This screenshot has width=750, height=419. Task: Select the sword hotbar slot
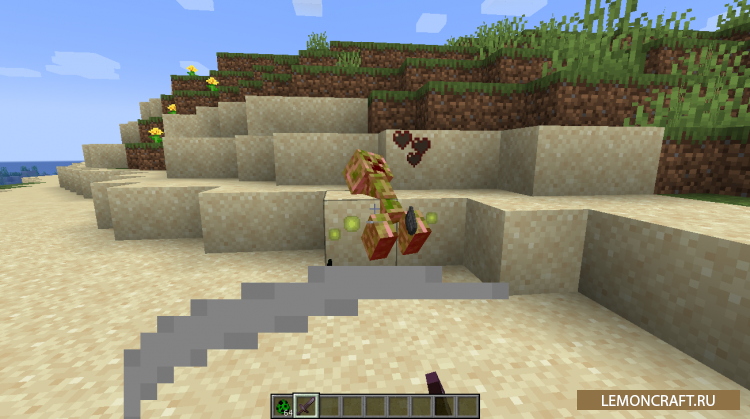click(x=306, y=405)
